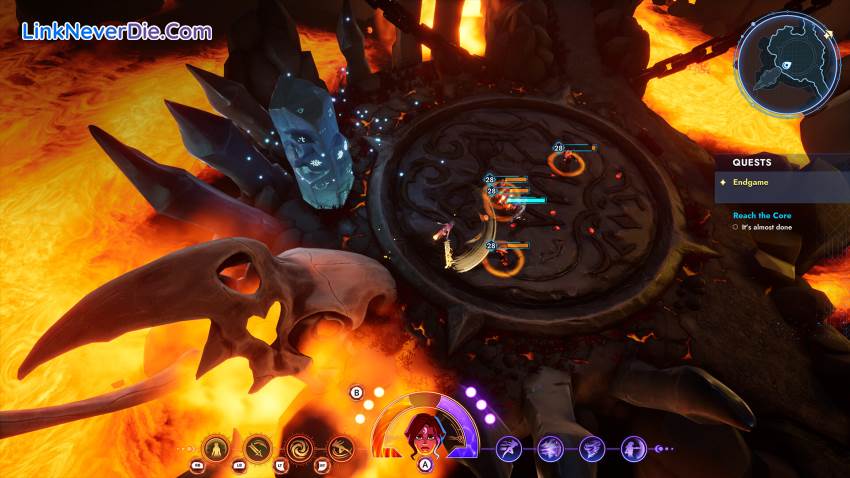The height and width of the screenshot is (478, 850).
Task: Use the sword slash ability icon
Action: [x=258, y=449]
